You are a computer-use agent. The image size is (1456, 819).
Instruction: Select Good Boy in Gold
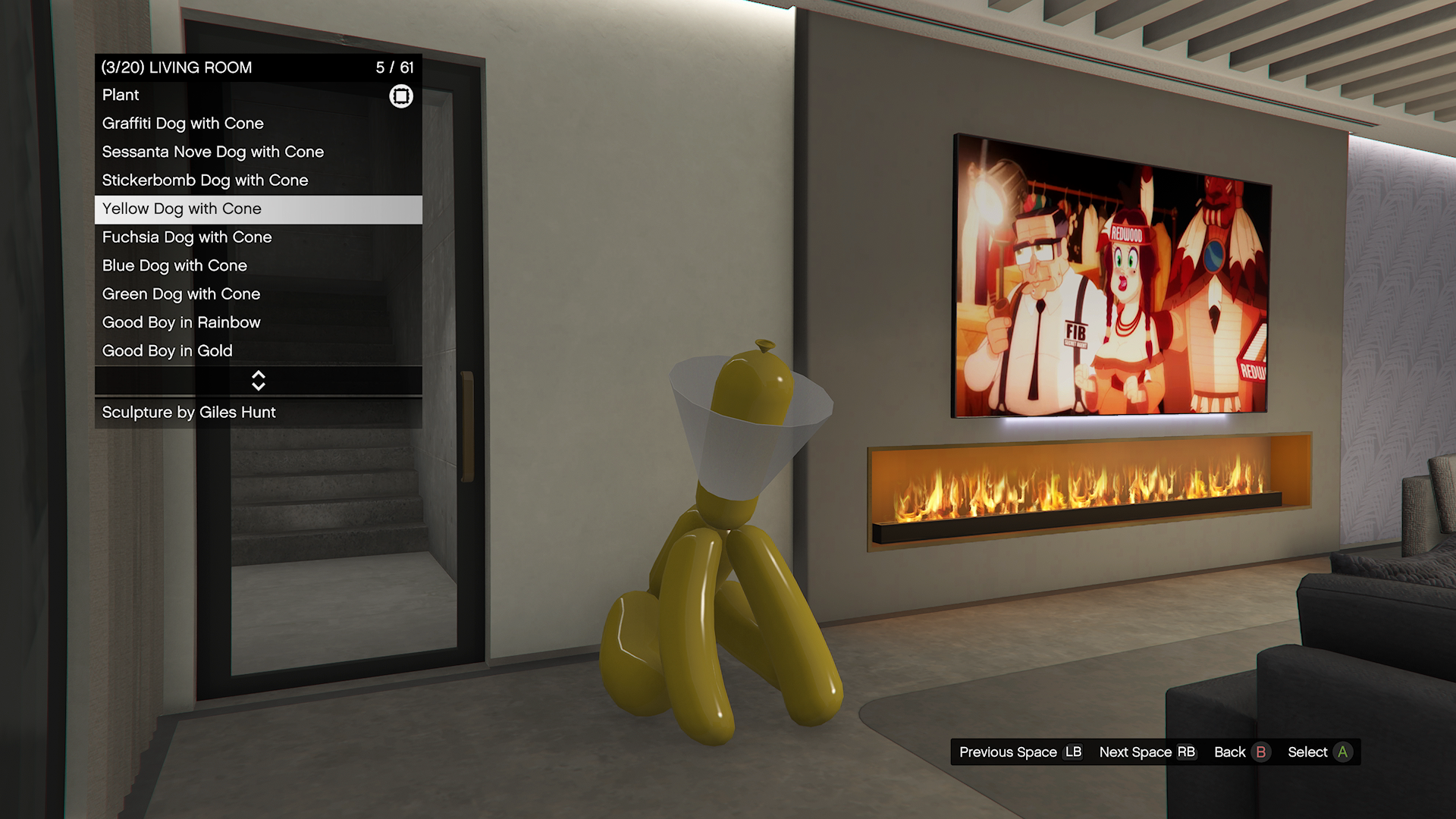point(258,351)
